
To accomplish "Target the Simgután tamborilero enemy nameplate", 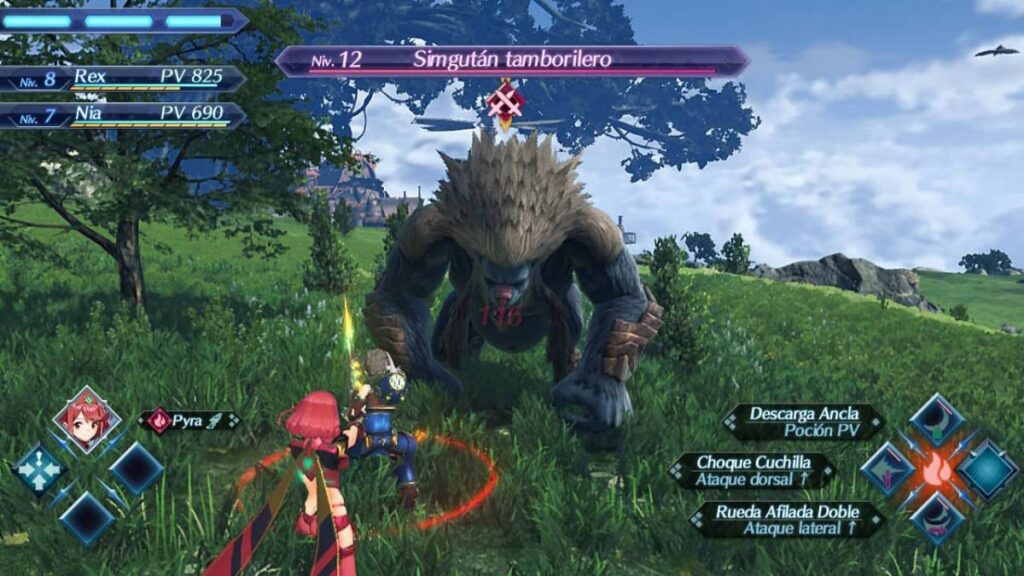I will (x=511, y=60).
